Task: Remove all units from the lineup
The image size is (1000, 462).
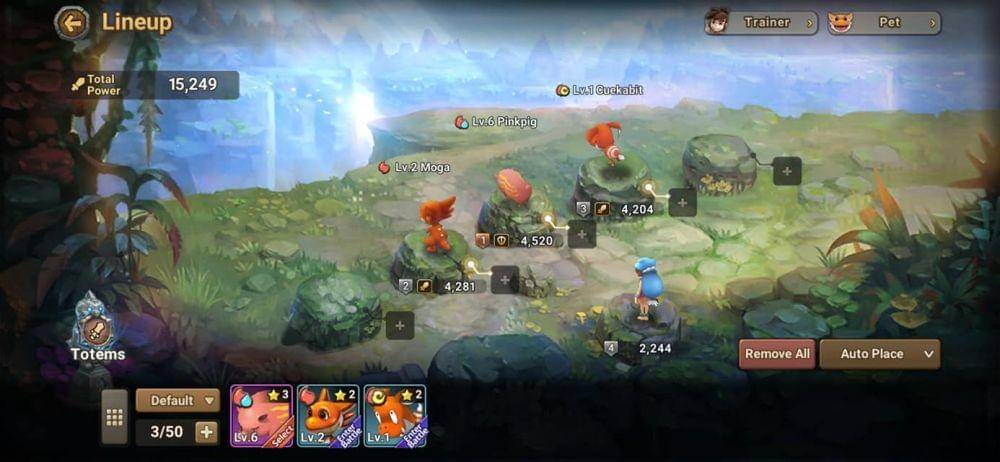Action: click(777, 354)
